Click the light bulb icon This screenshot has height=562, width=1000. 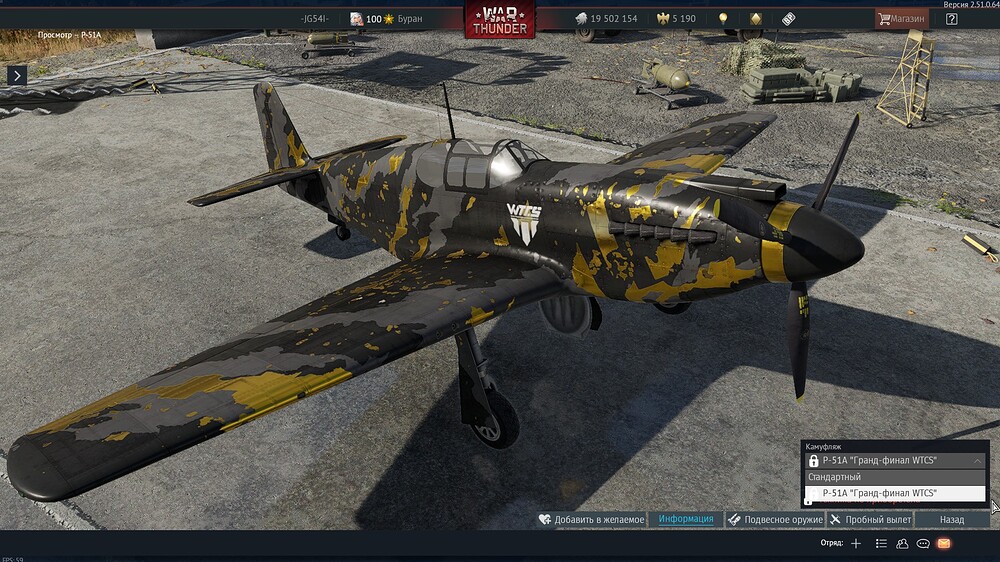(723, 19)
